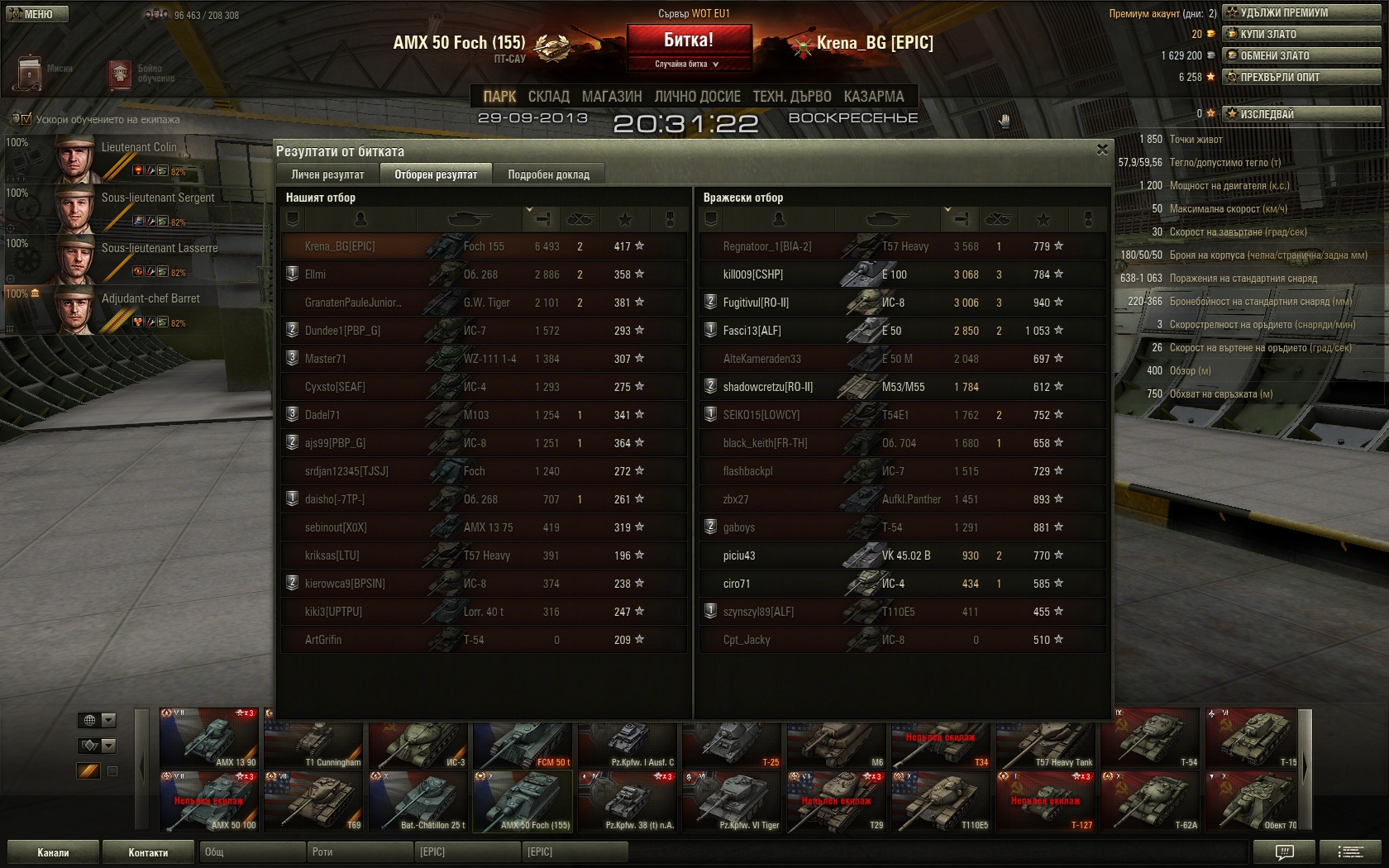Close the battle results window

click(x=1101, y=150)
